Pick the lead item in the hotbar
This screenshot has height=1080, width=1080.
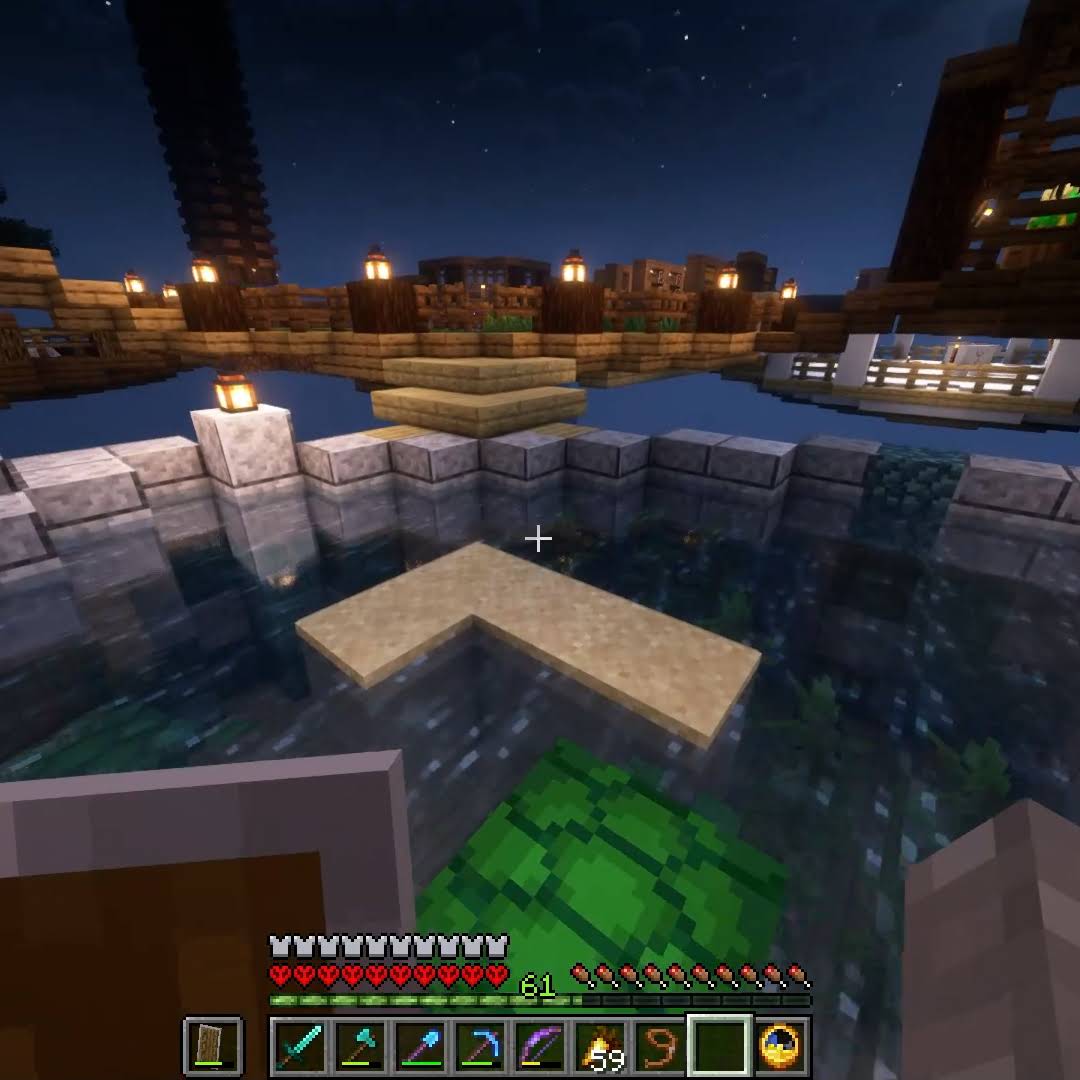pyautogui.click(x=660, y=1046)
